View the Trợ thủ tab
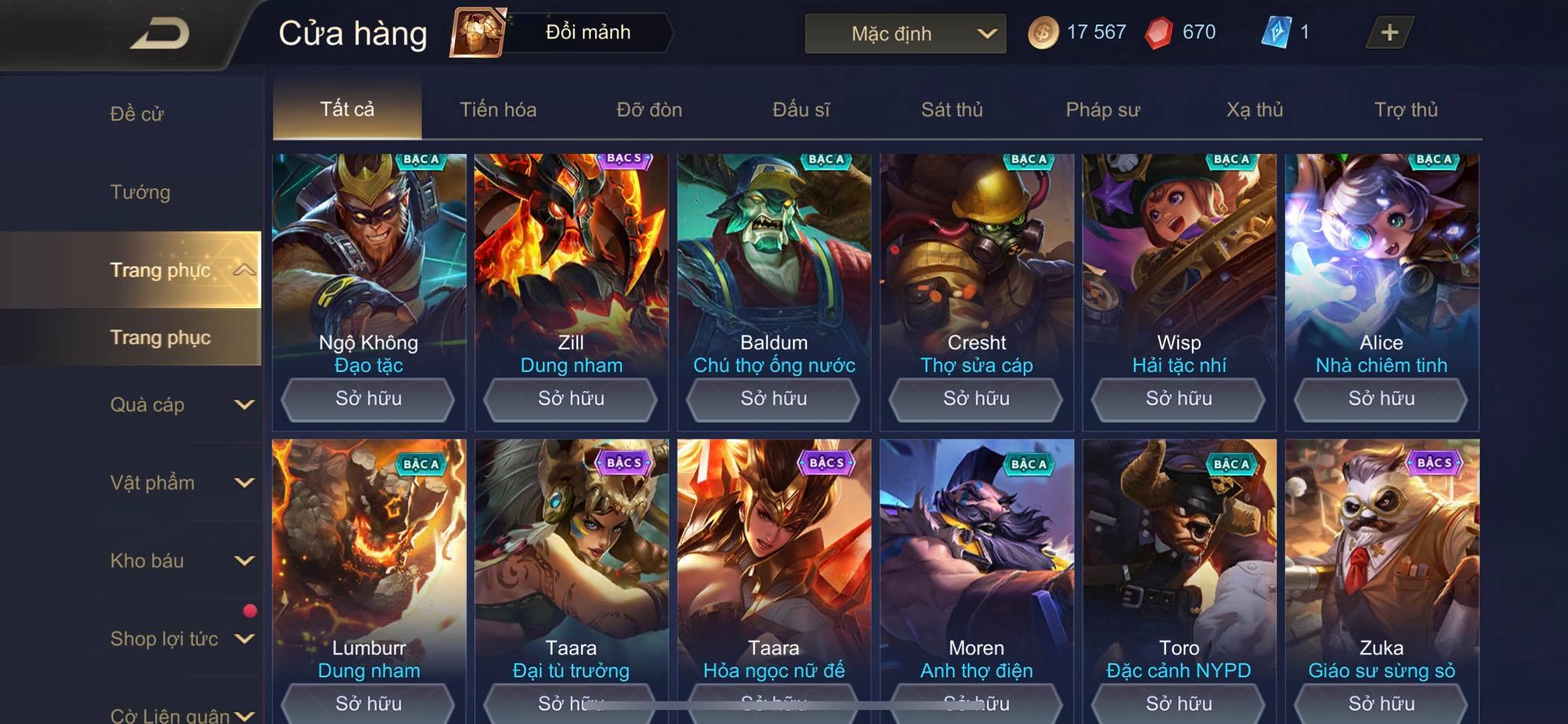 (x=1406, y=109)
